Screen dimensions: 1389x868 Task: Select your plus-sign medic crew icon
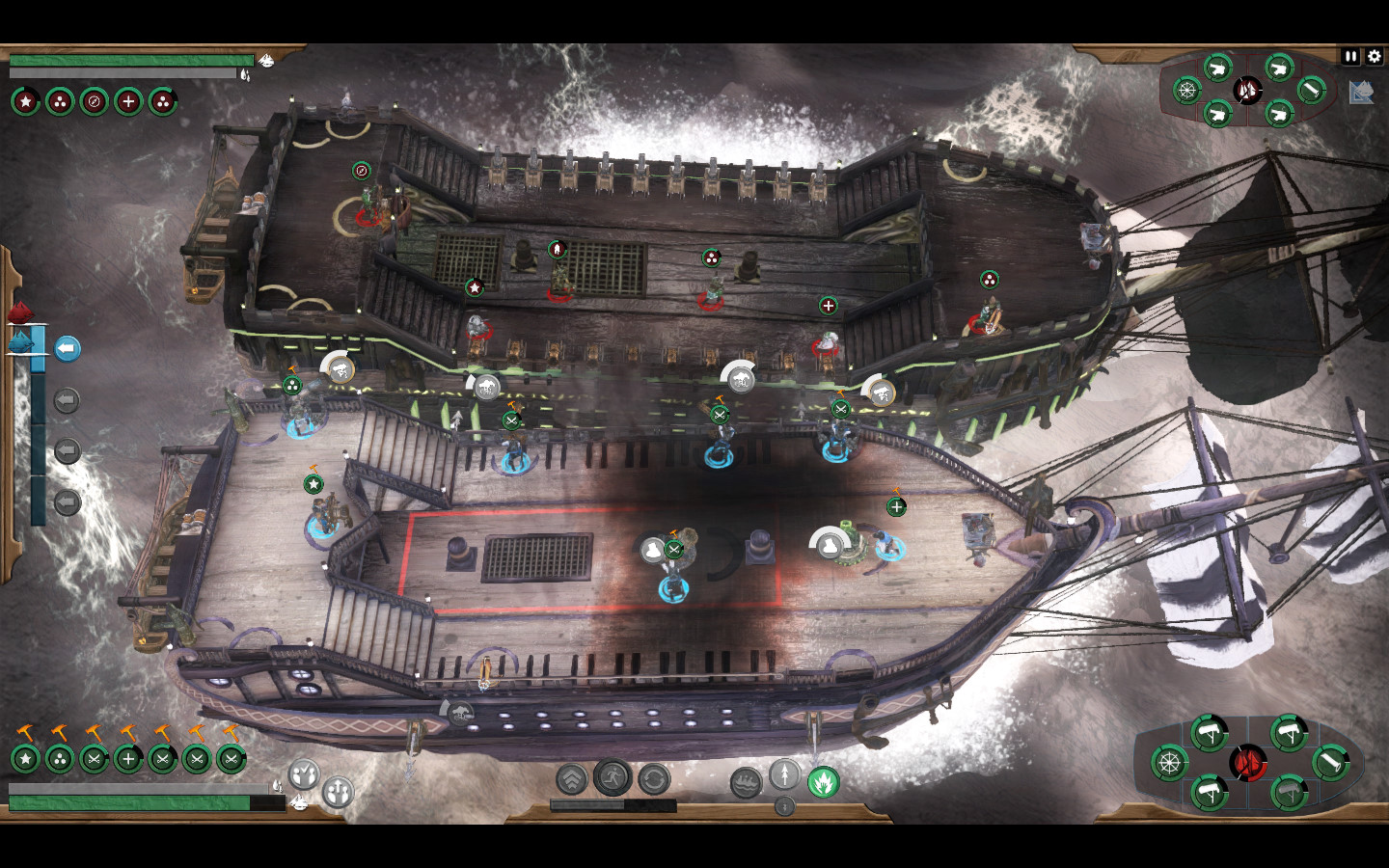coord(128,759)
